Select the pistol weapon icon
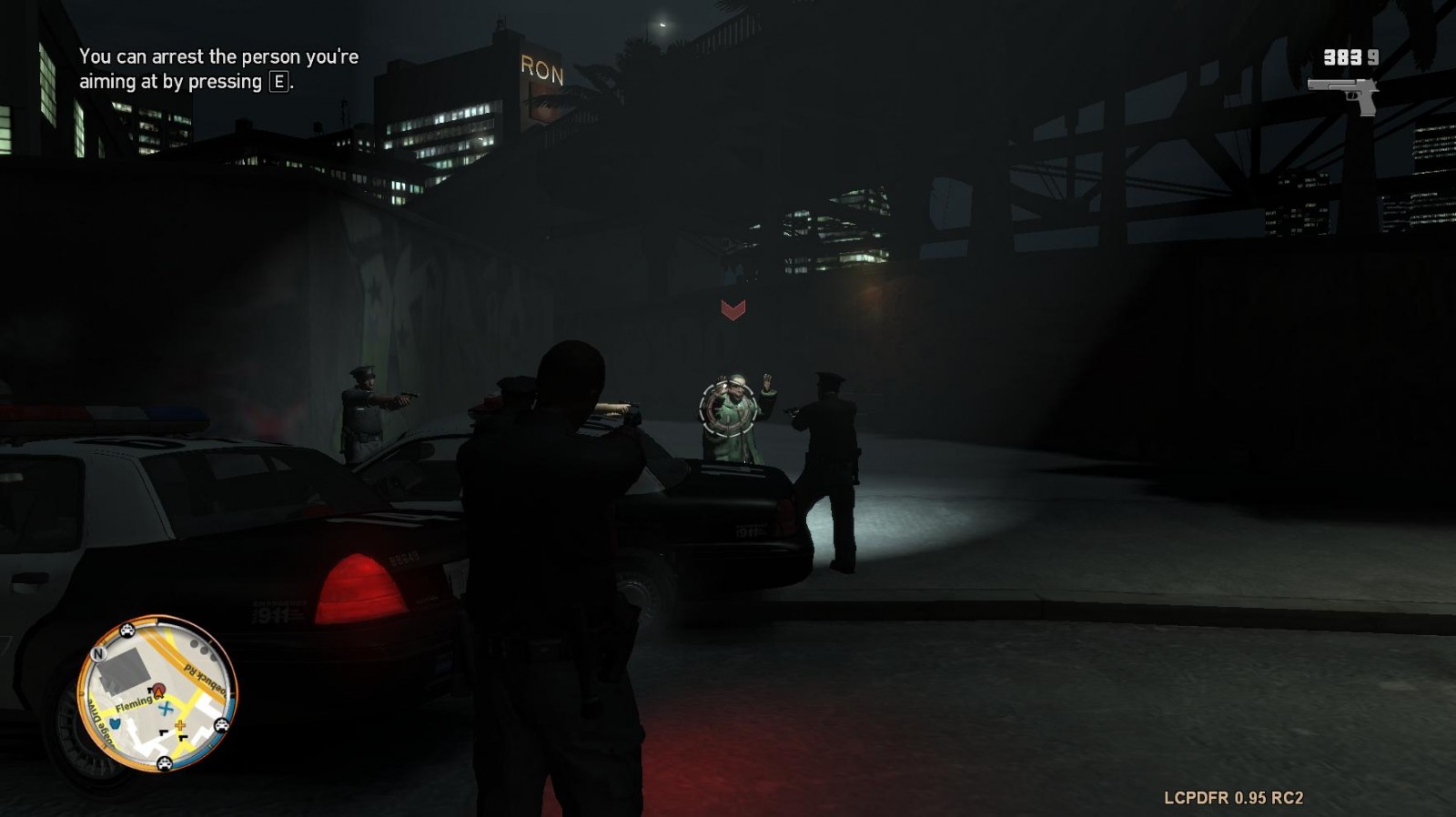The image size is (1456, 817). 1343,95
